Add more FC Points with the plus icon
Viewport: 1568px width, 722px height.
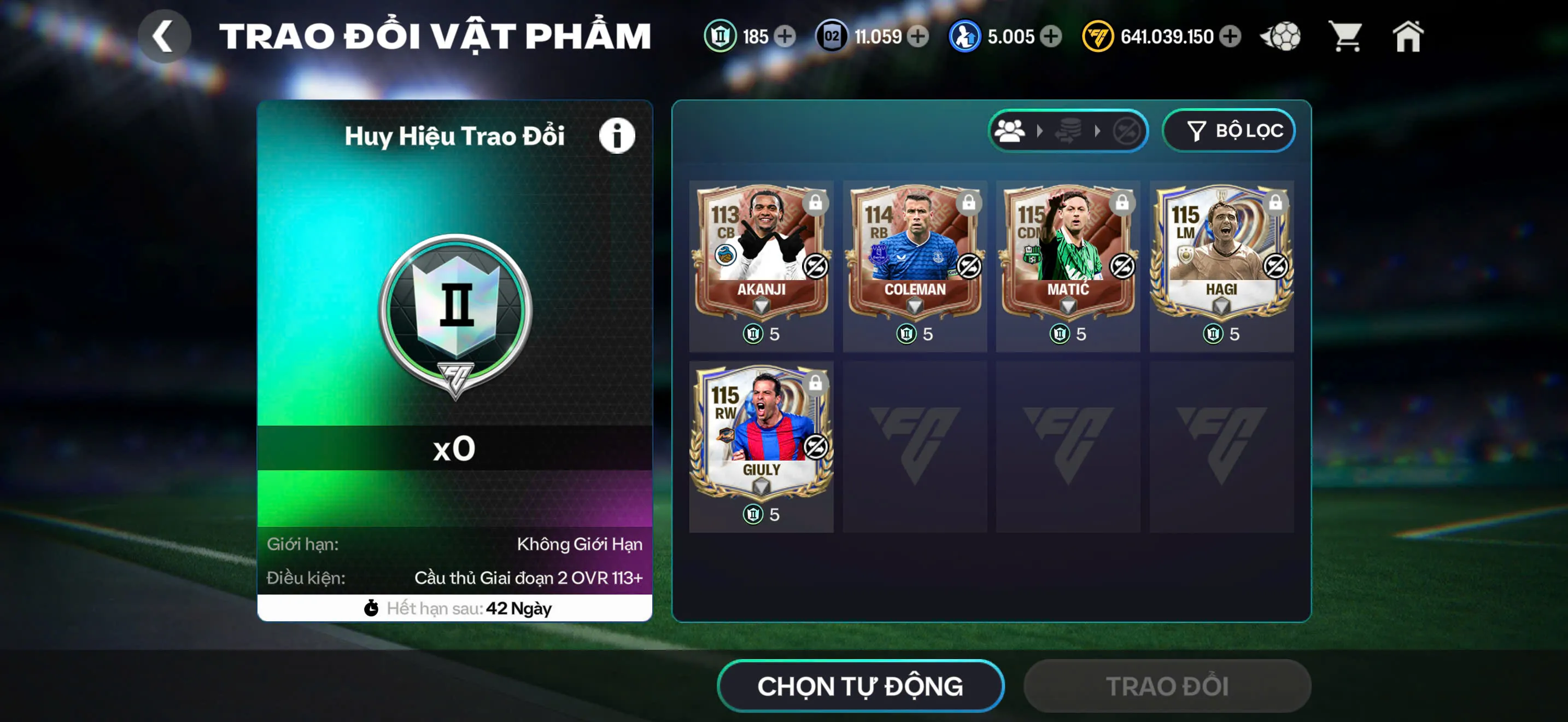click(1231, 37)
